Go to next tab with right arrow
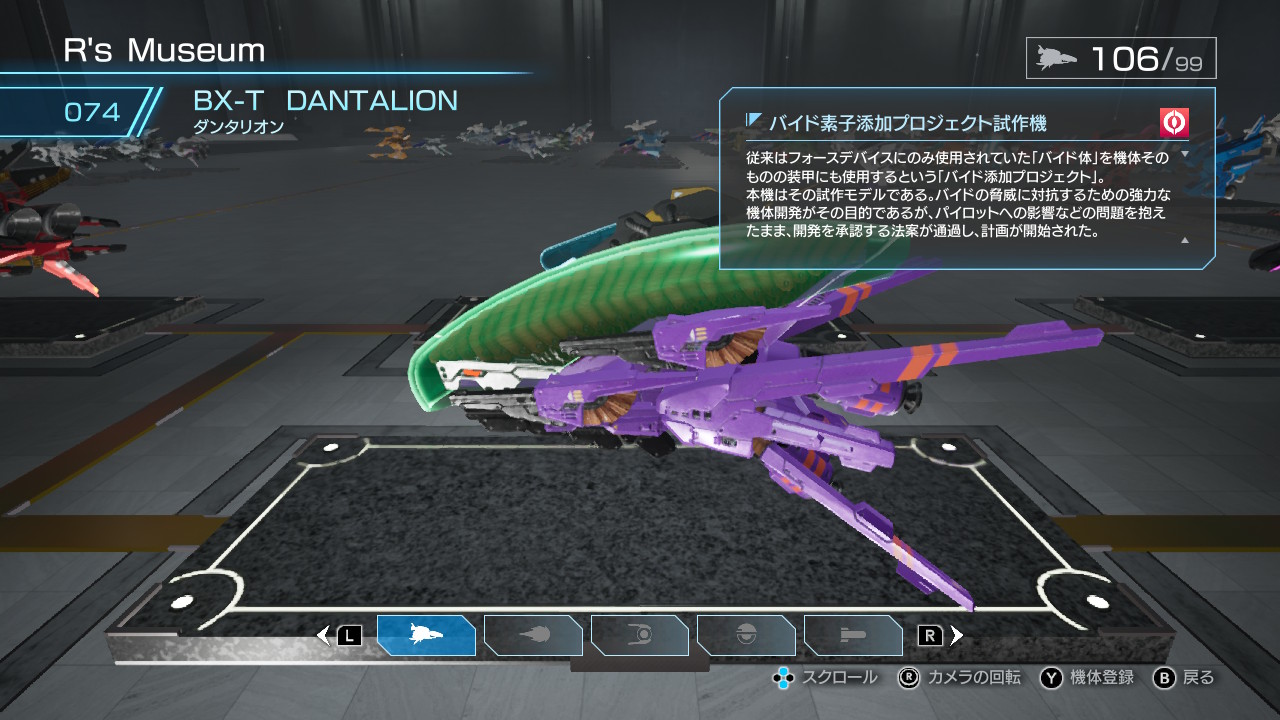This screenshot has width=1280, height=720. coord(957,635)
